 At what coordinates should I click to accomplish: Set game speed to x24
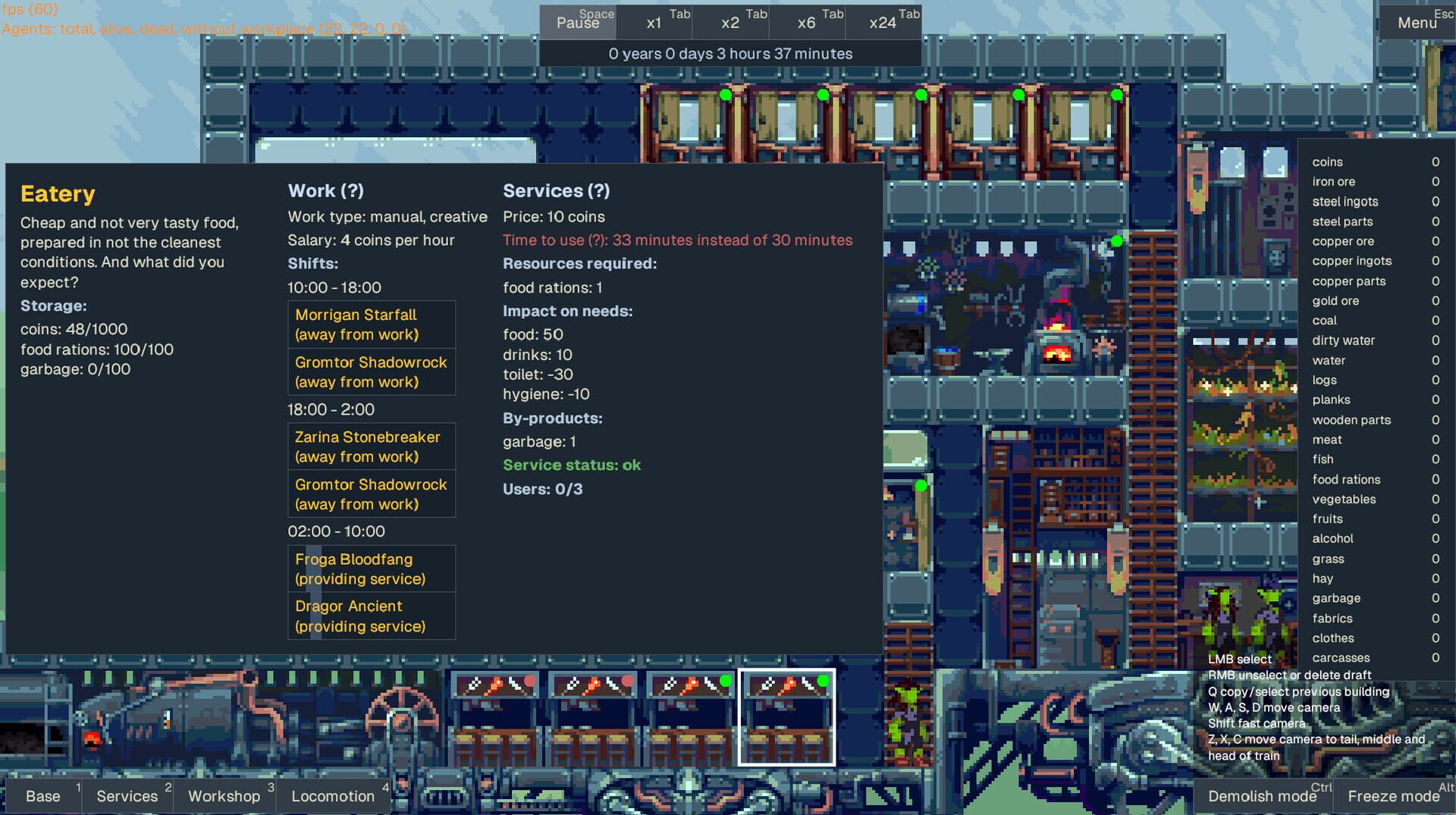883,21
